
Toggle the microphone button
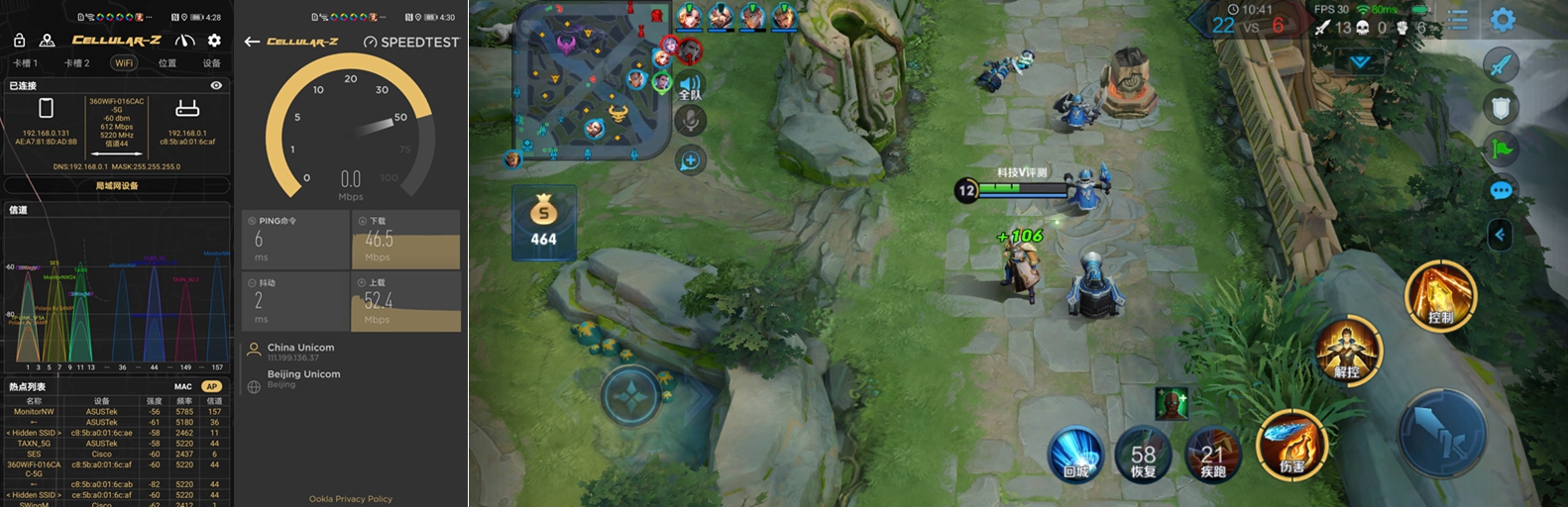click(690, 121)
